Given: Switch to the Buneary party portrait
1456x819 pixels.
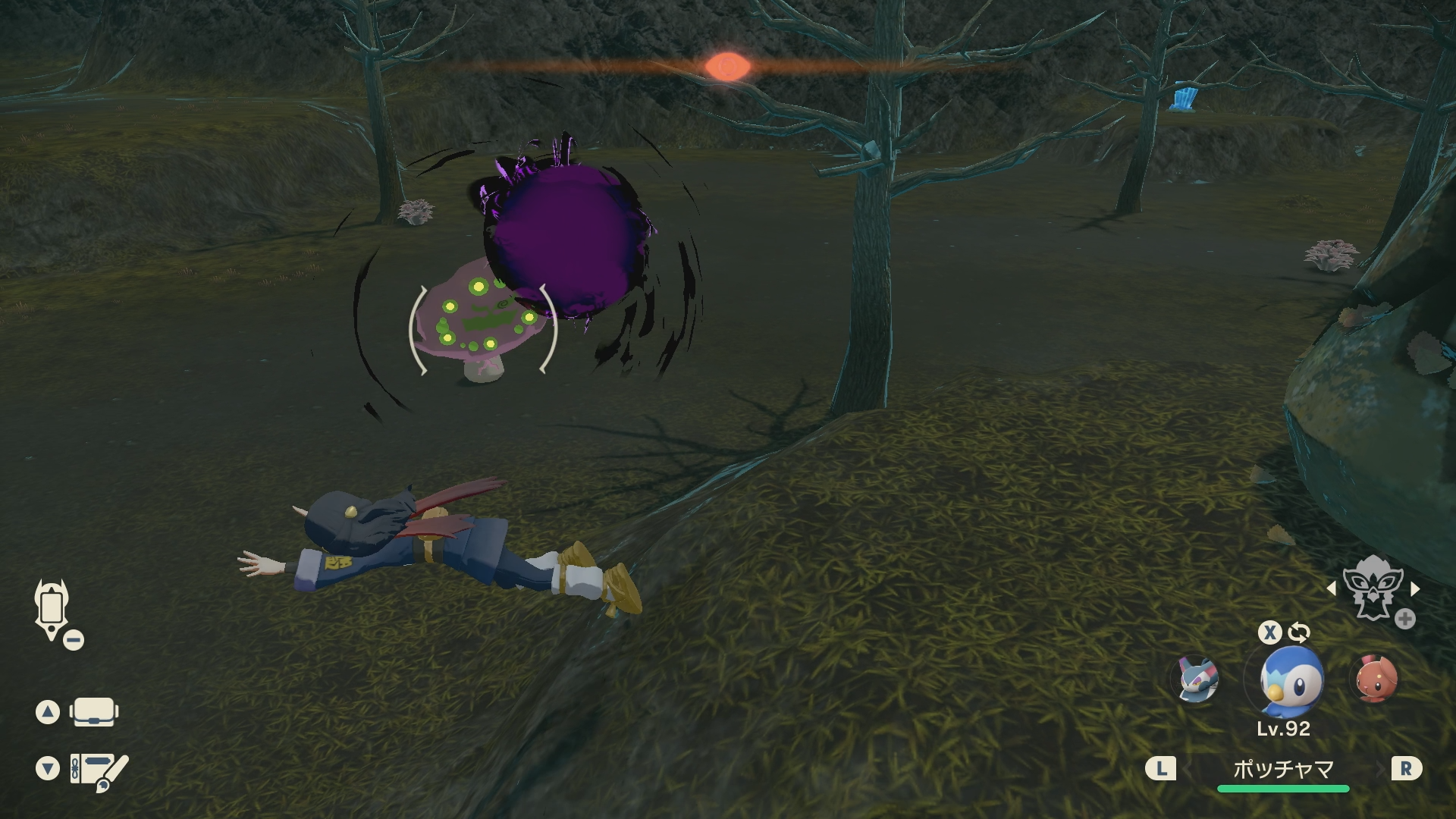Looking at the screenshot, I should (1376, 679).
